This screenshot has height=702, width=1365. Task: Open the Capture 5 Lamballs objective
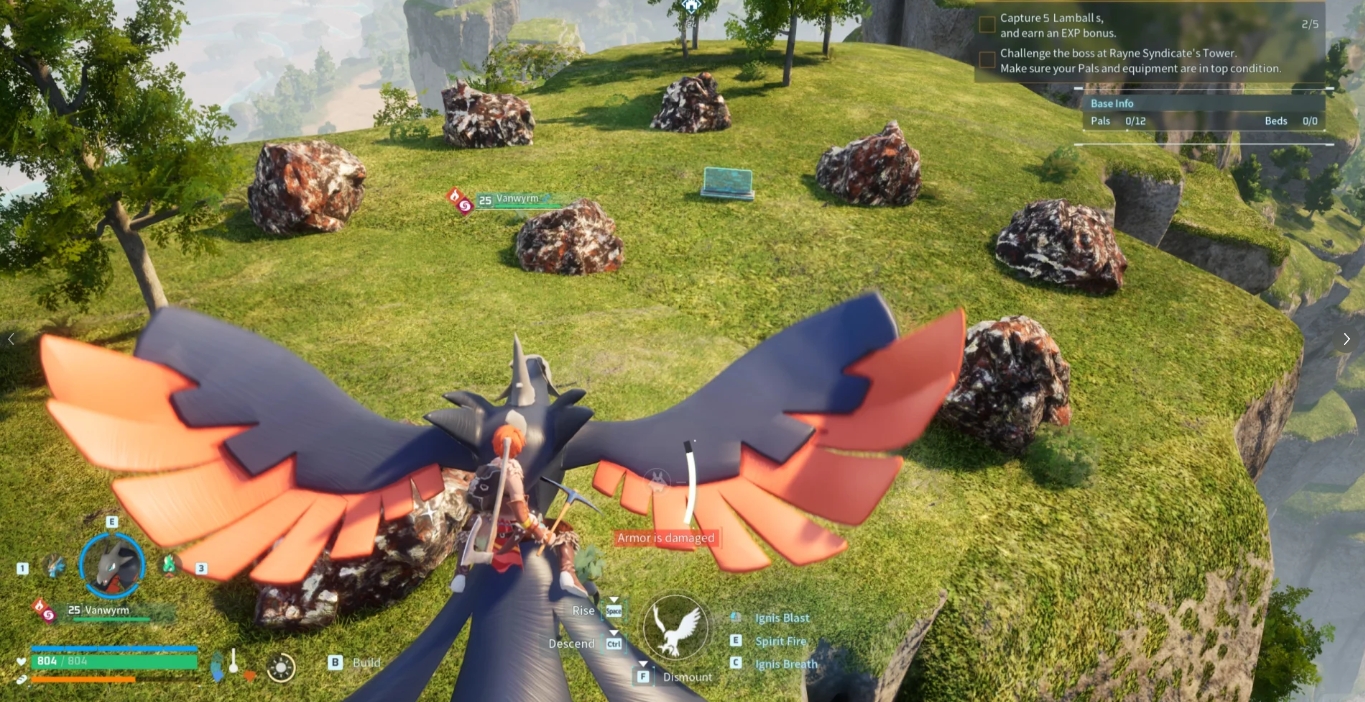(x=1058, y=25)
